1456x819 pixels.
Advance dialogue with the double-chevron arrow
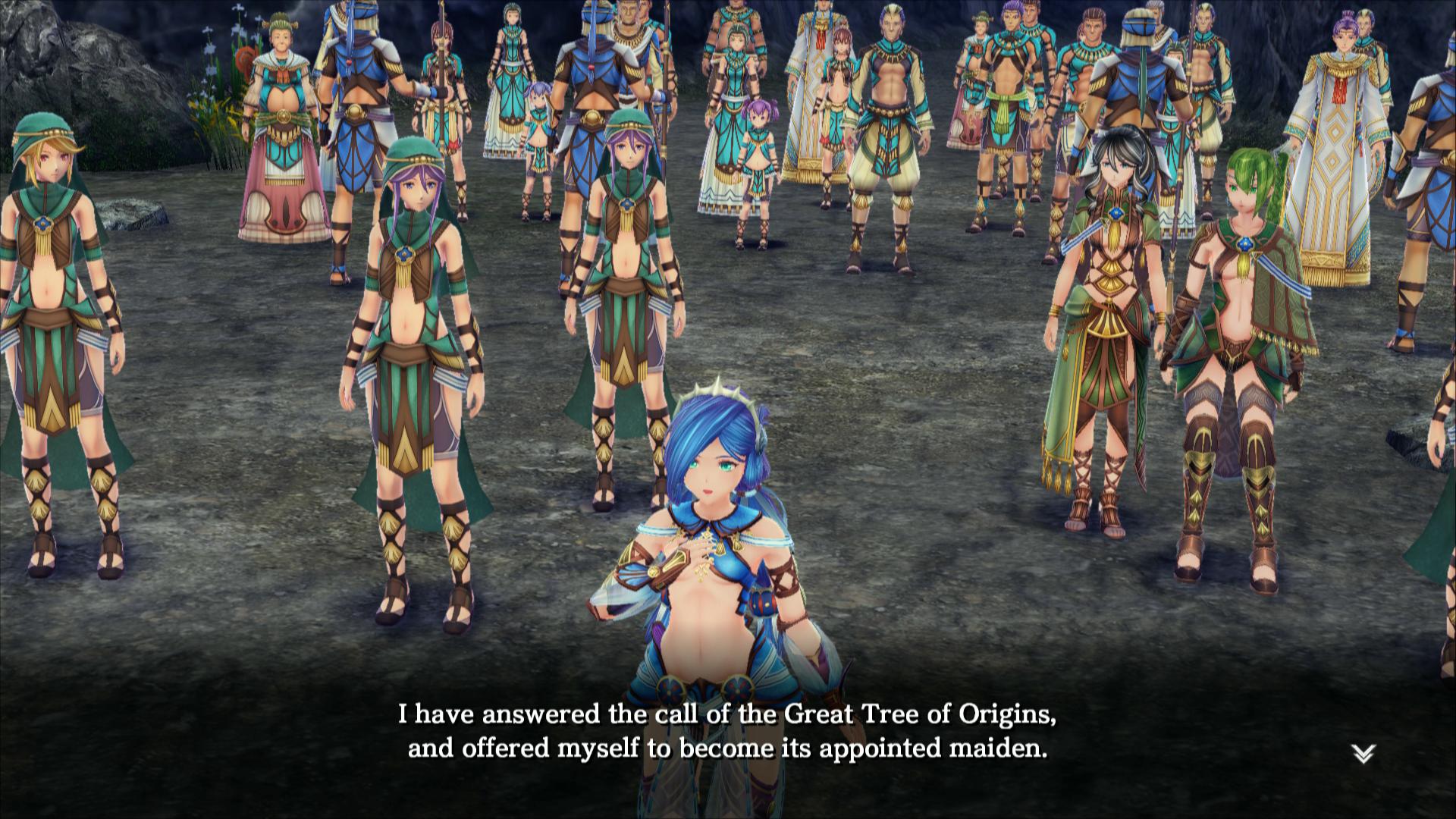point(1363,753)
